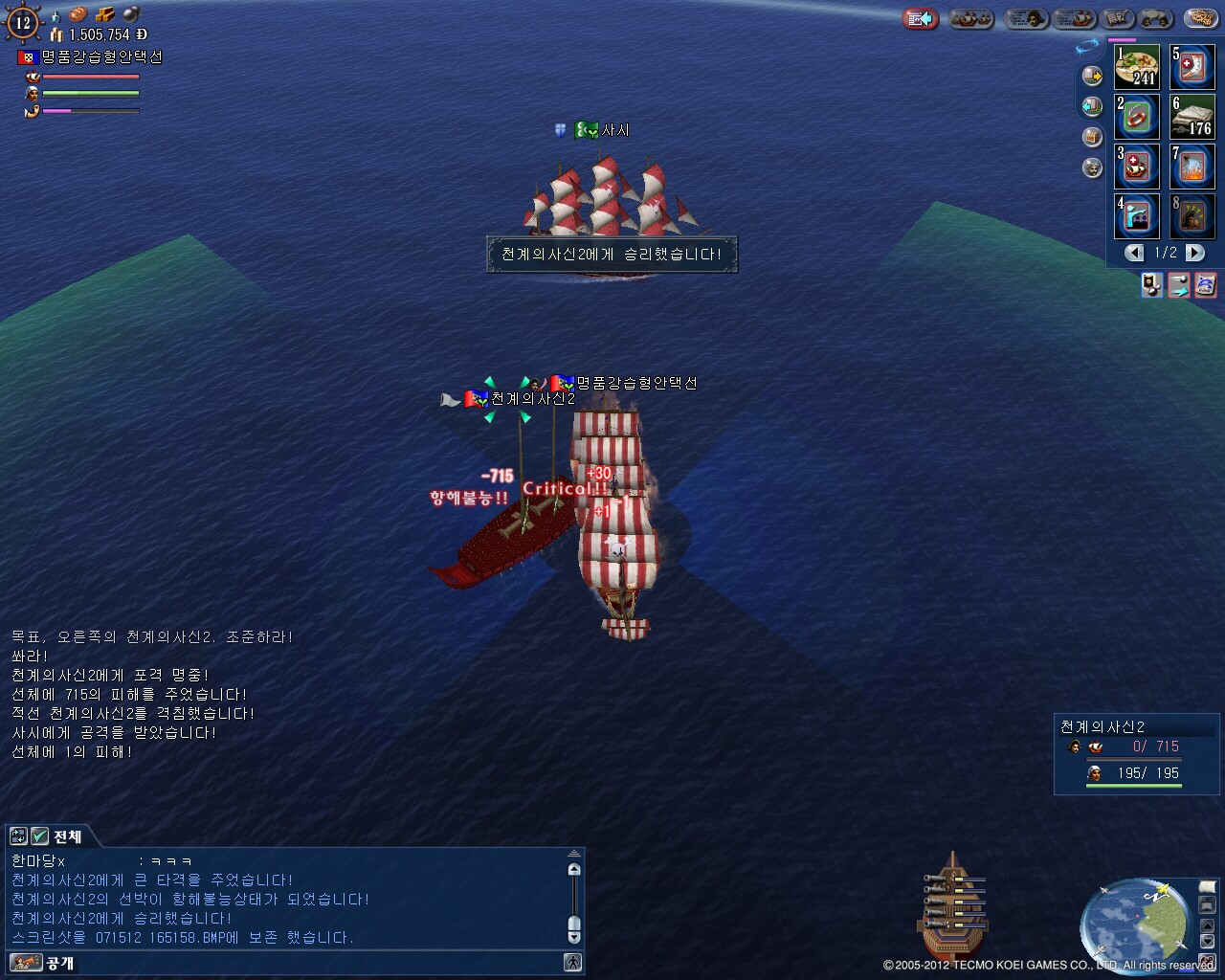Click the red menu-collapse arrow button
This screenshot has width=1225, height=980.
920,18
